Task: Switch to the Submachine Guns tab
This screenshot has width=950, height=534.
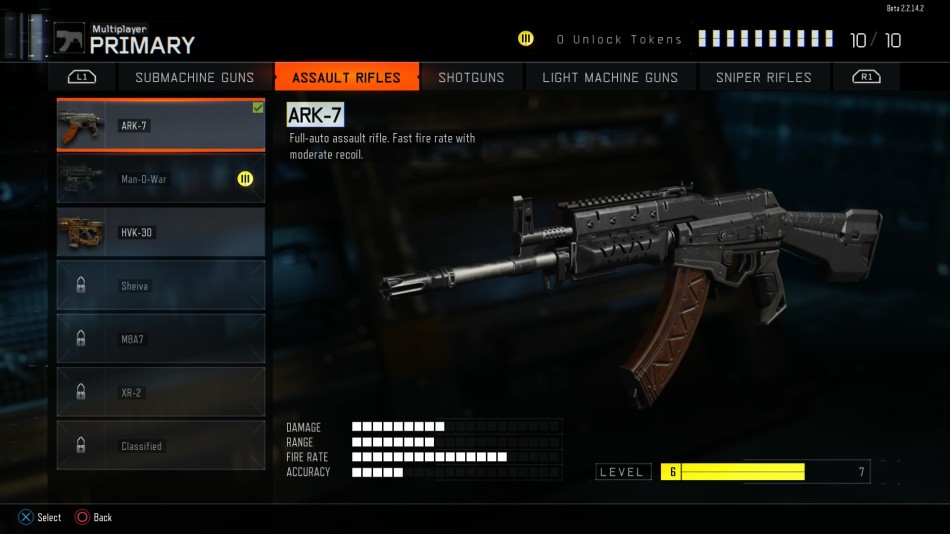Action: coord(194,77)
